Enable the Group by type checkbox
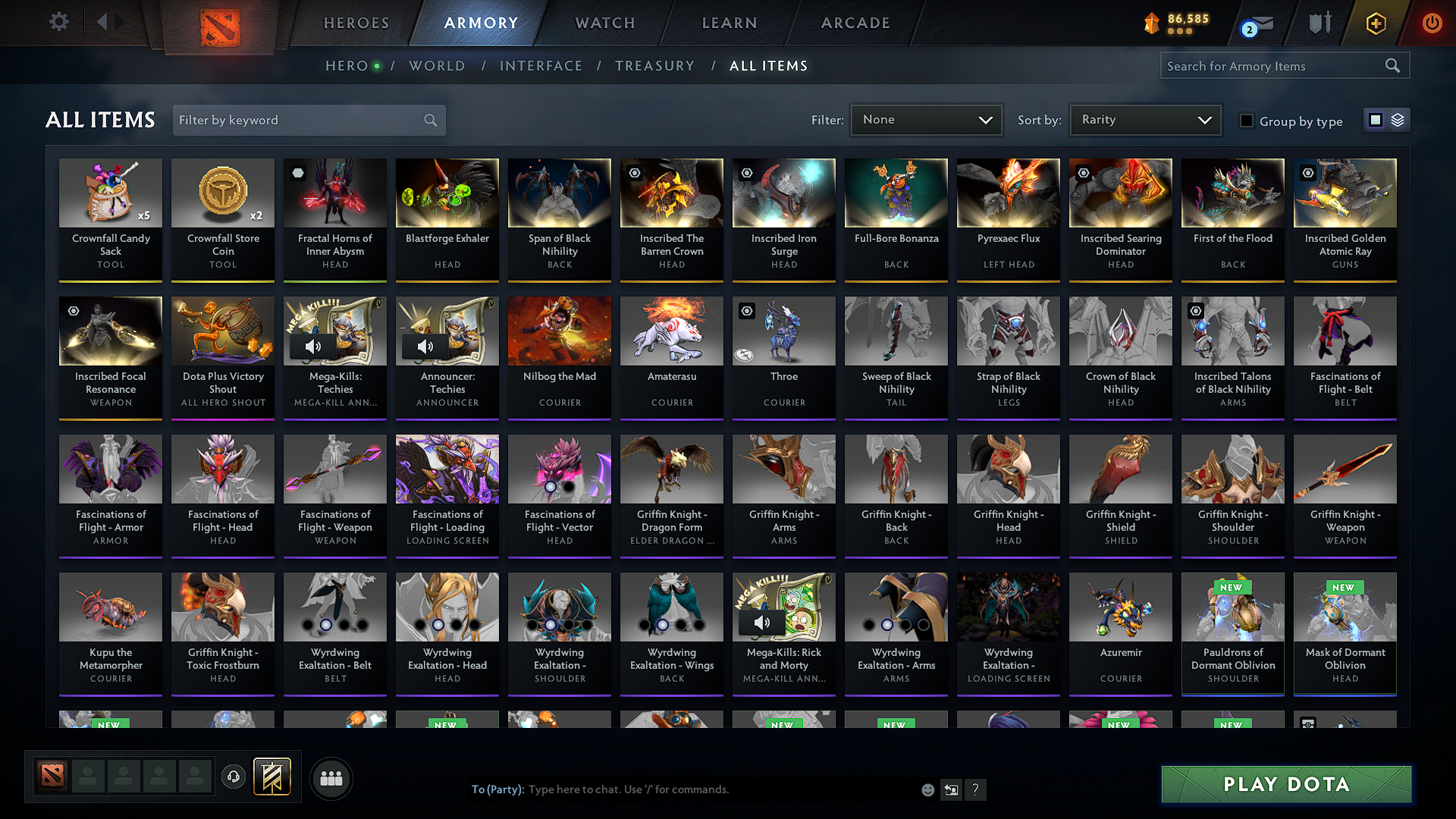1456x819 pixels. 1246,120
